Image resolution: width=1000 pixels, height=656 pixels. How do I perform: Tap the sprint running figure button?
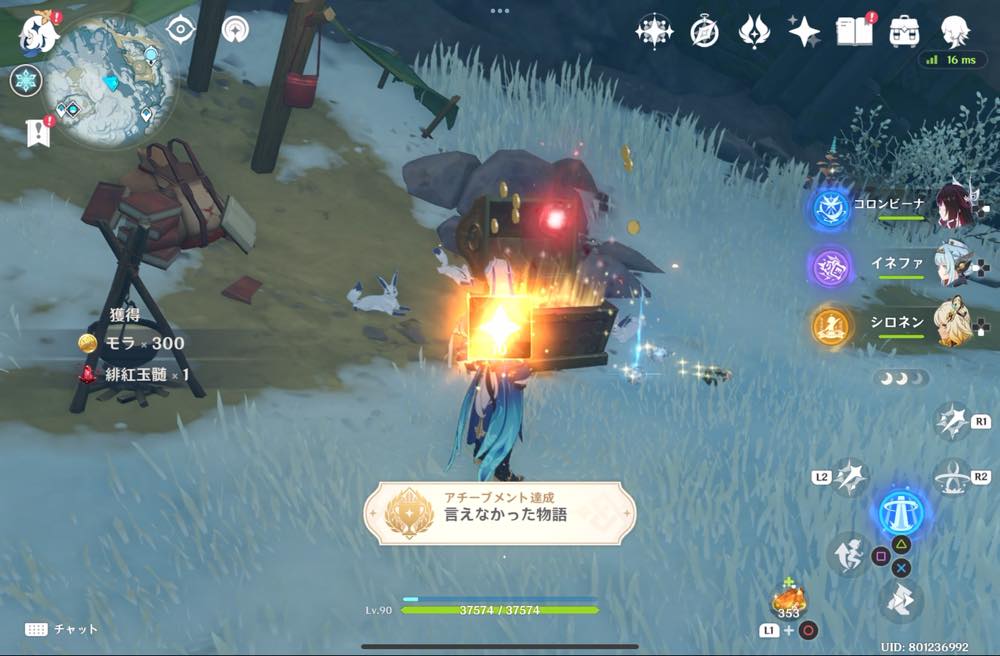point(846,555)
